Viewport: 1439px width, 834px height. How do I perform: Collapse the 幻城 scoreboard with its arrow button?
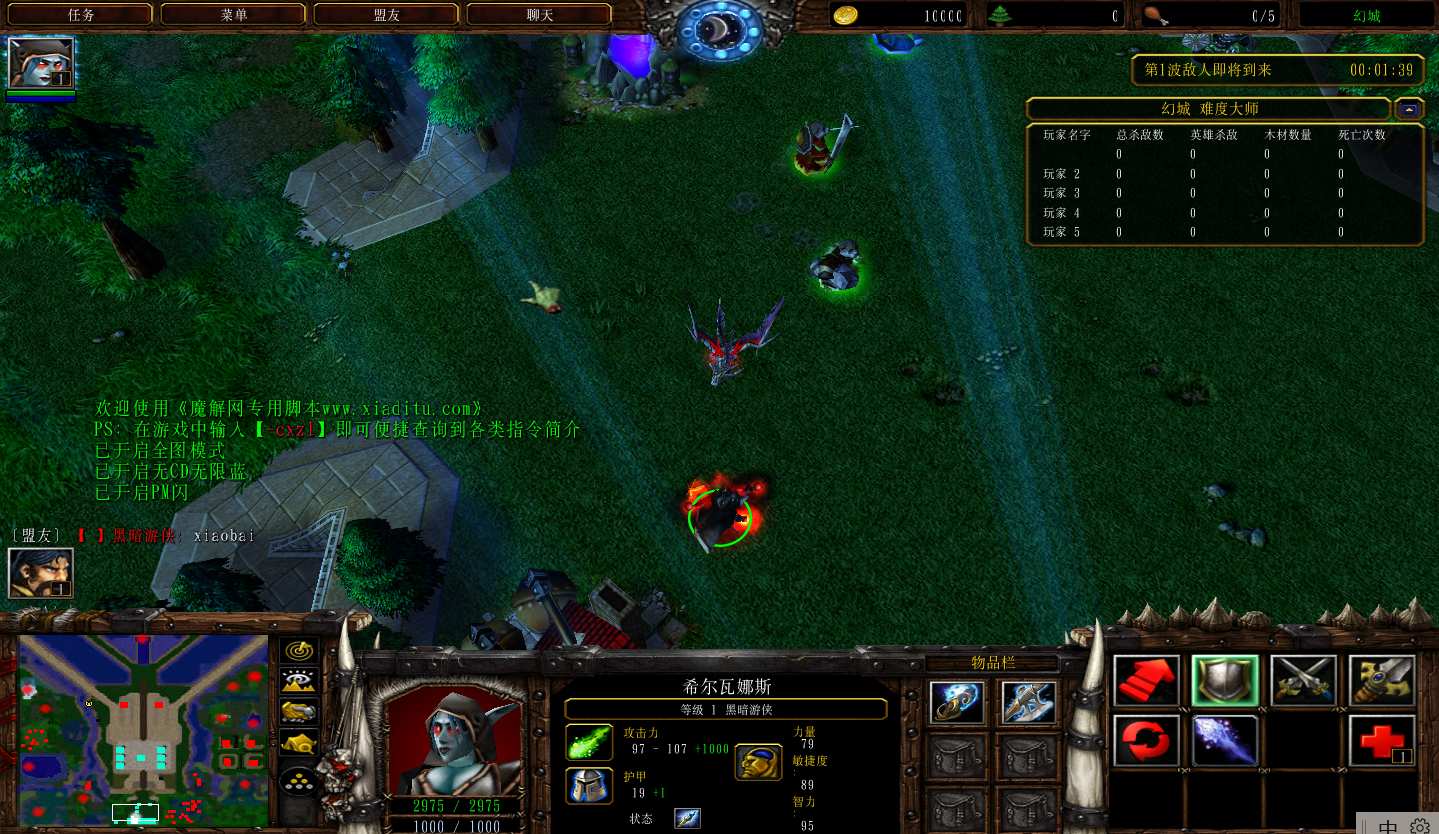1409,109
